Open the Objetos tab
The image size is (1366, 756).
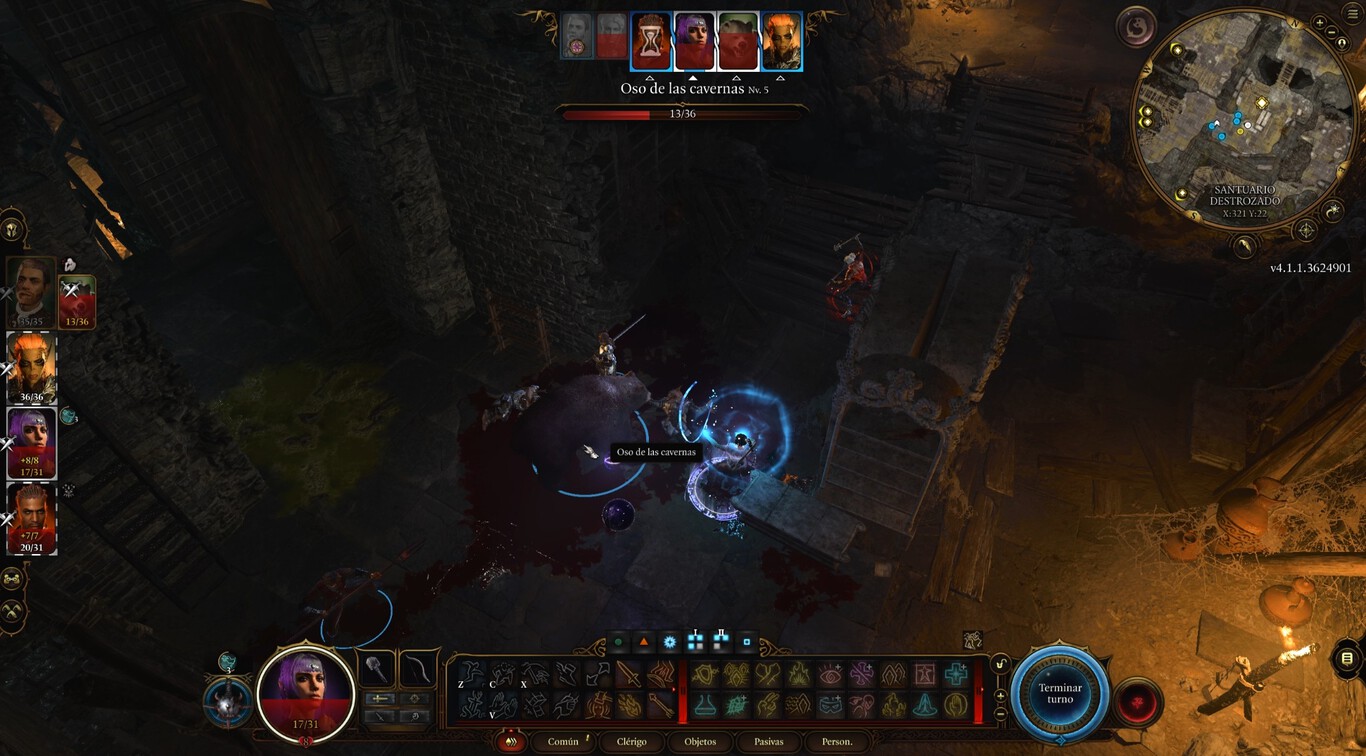click(700, 741)
